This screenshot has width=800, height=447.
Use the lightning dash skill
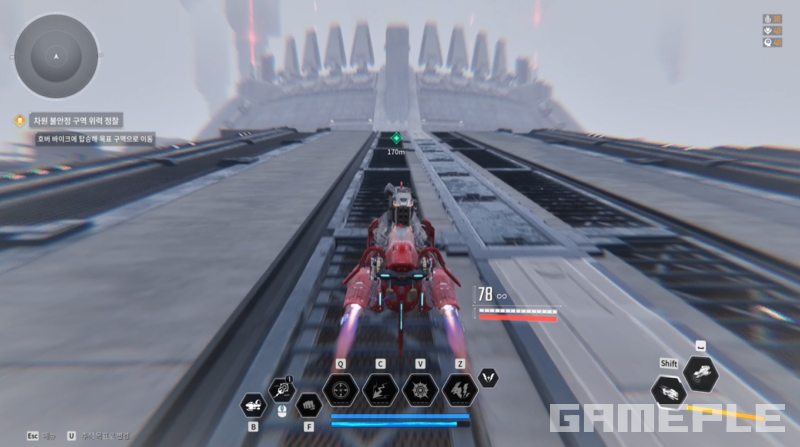pos(380,389)
